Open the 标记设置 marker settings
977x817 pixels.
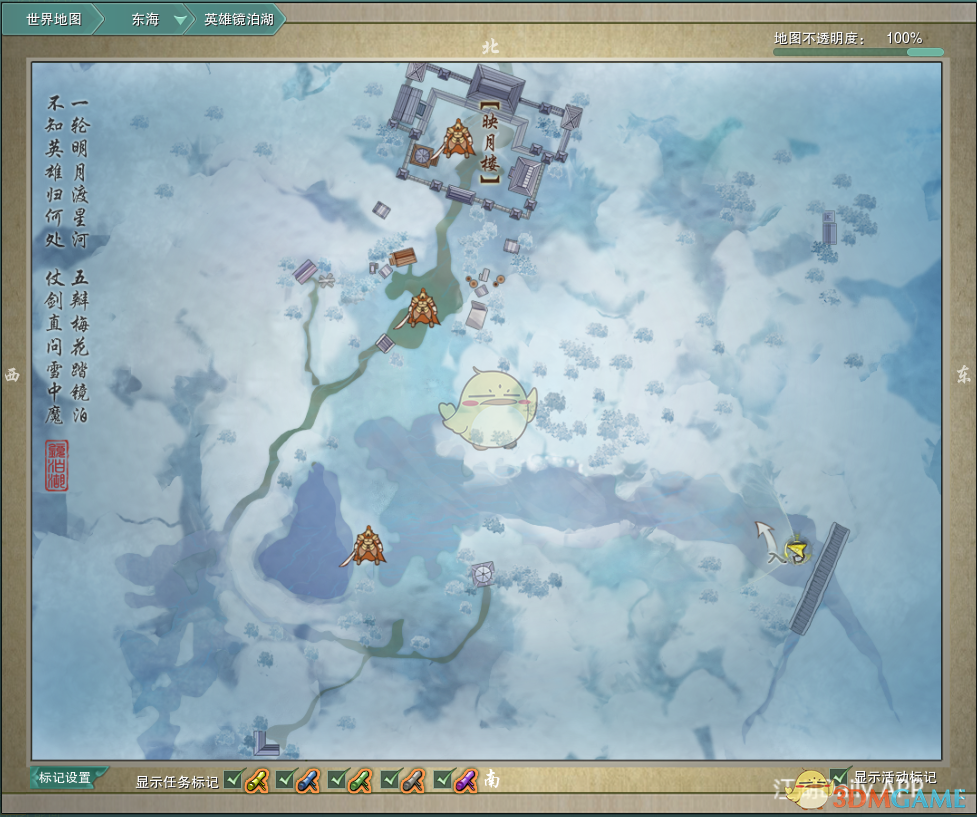(x=65, y=778)
